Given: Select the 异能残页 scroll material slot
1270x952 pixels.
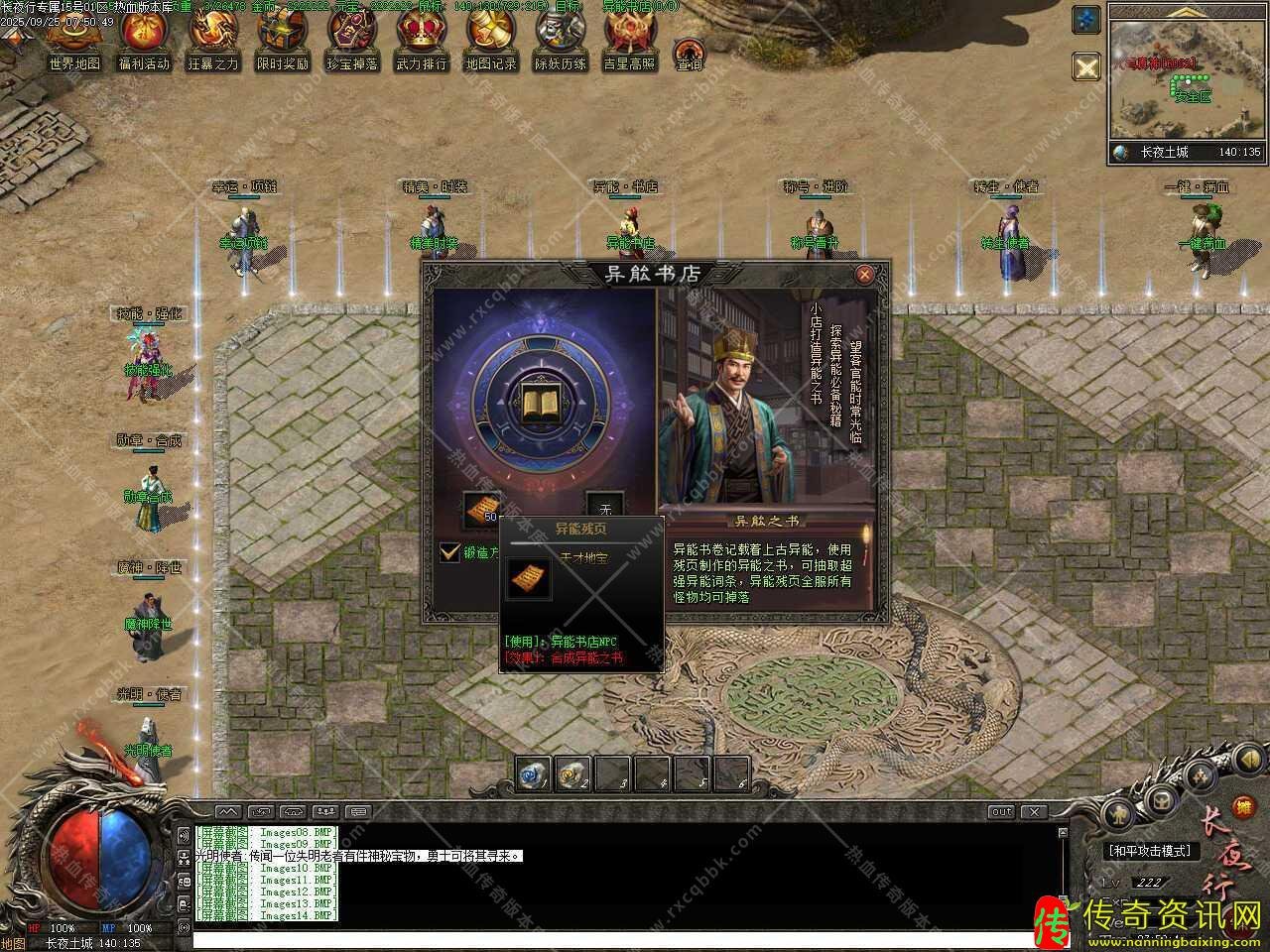Looking at the screenshot, I should [482, 510].
